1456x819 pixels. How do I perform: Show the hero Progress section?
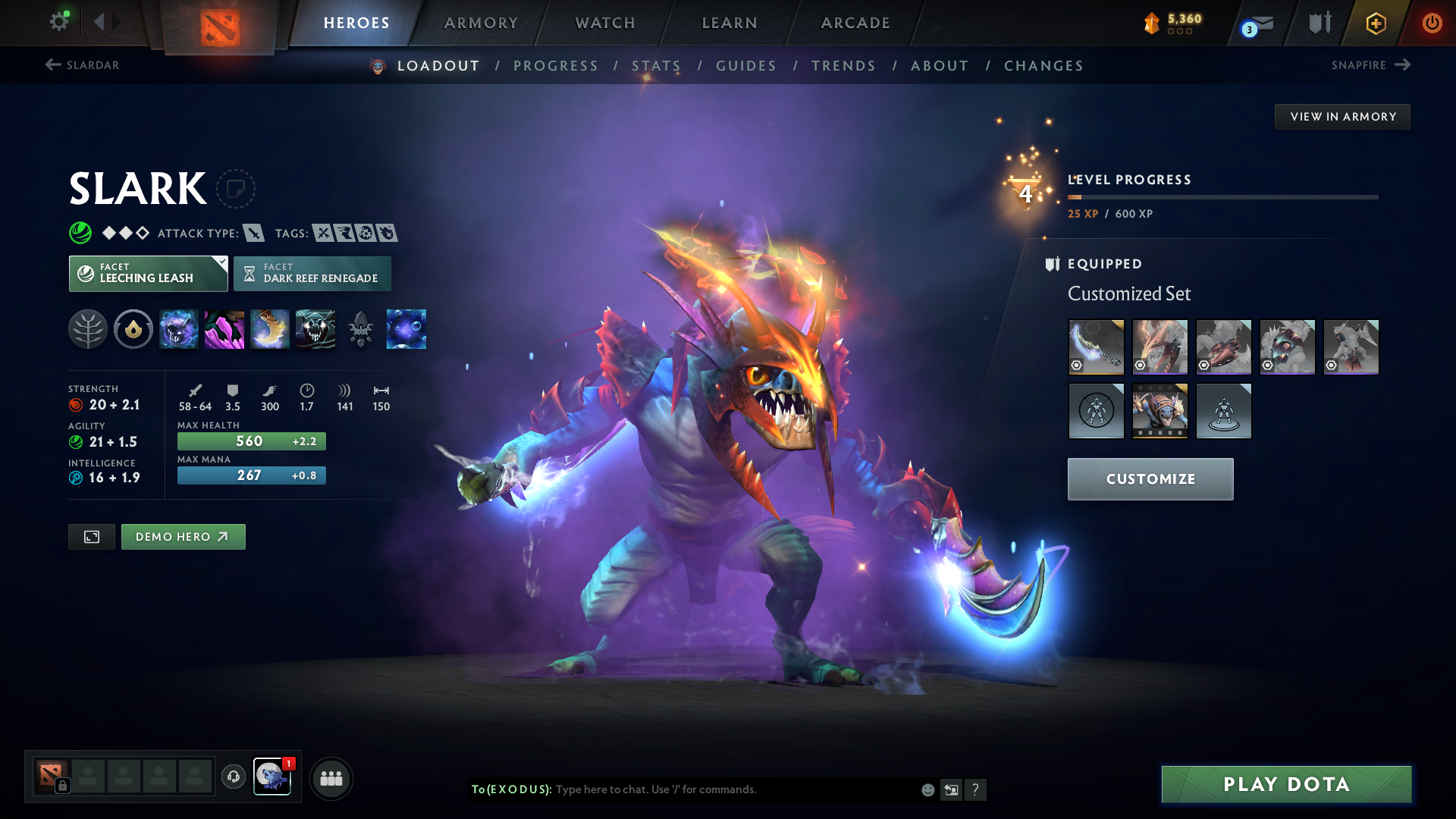click(556, 66)
